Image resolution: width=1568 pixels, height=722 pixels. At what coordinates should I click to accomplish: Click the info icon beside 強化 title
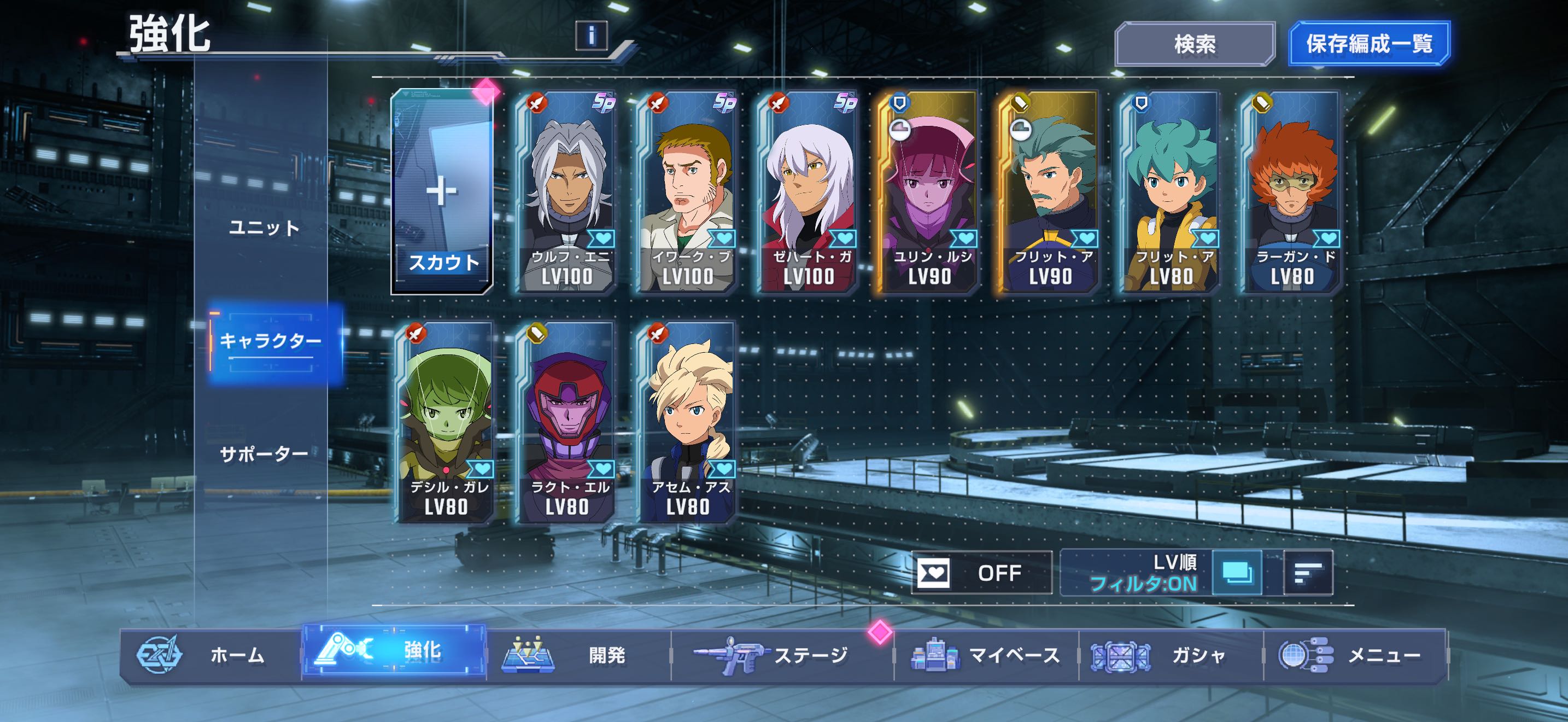(591, 36)
